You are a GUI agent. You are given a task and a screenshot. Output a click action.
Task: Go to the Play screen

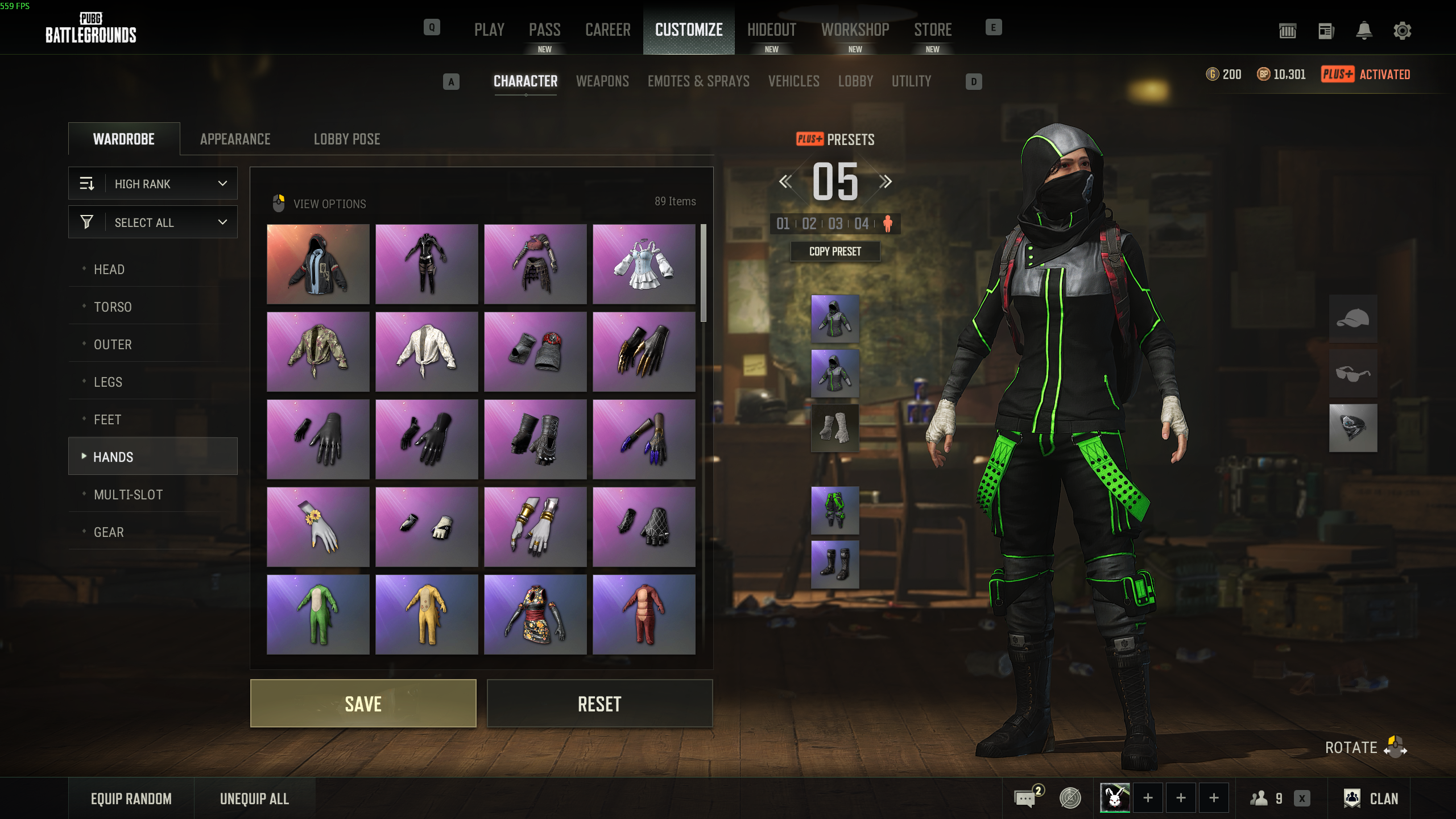tap(489, 30)
